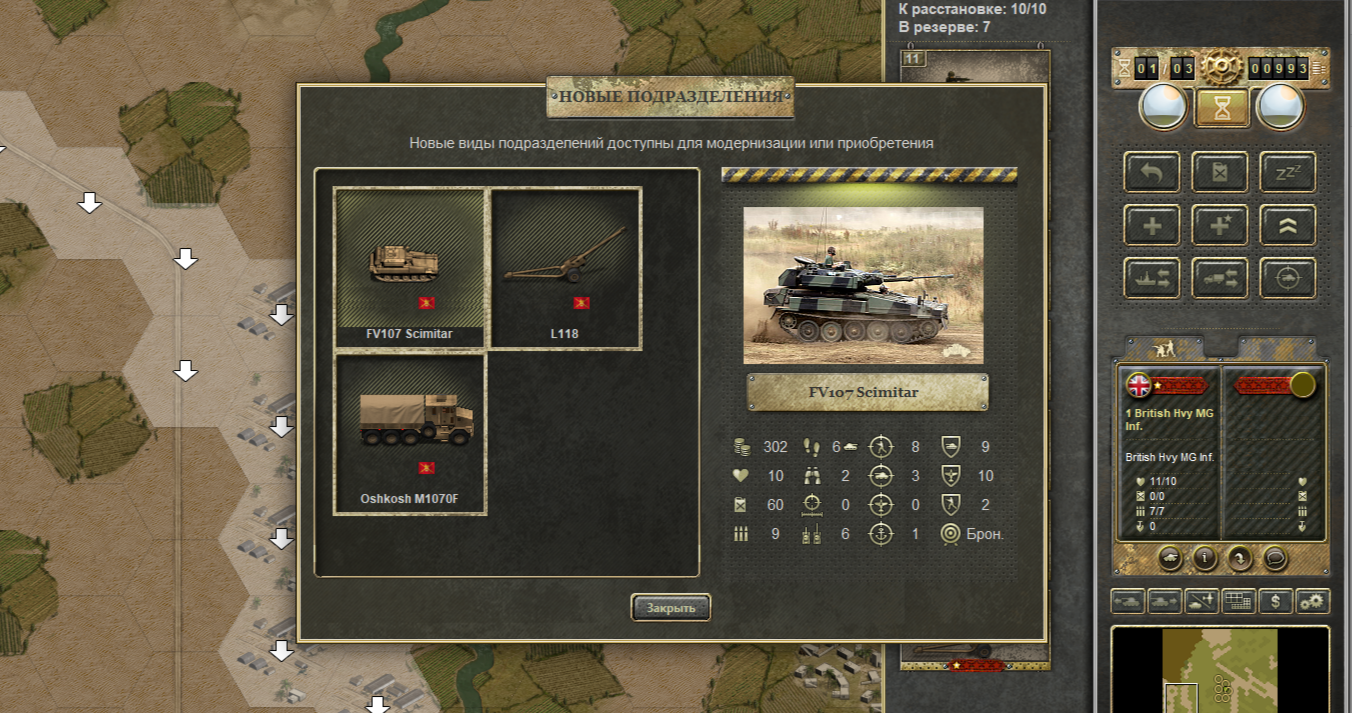
Task: Open the brass gear menu at top
Action: point(1220,68)
